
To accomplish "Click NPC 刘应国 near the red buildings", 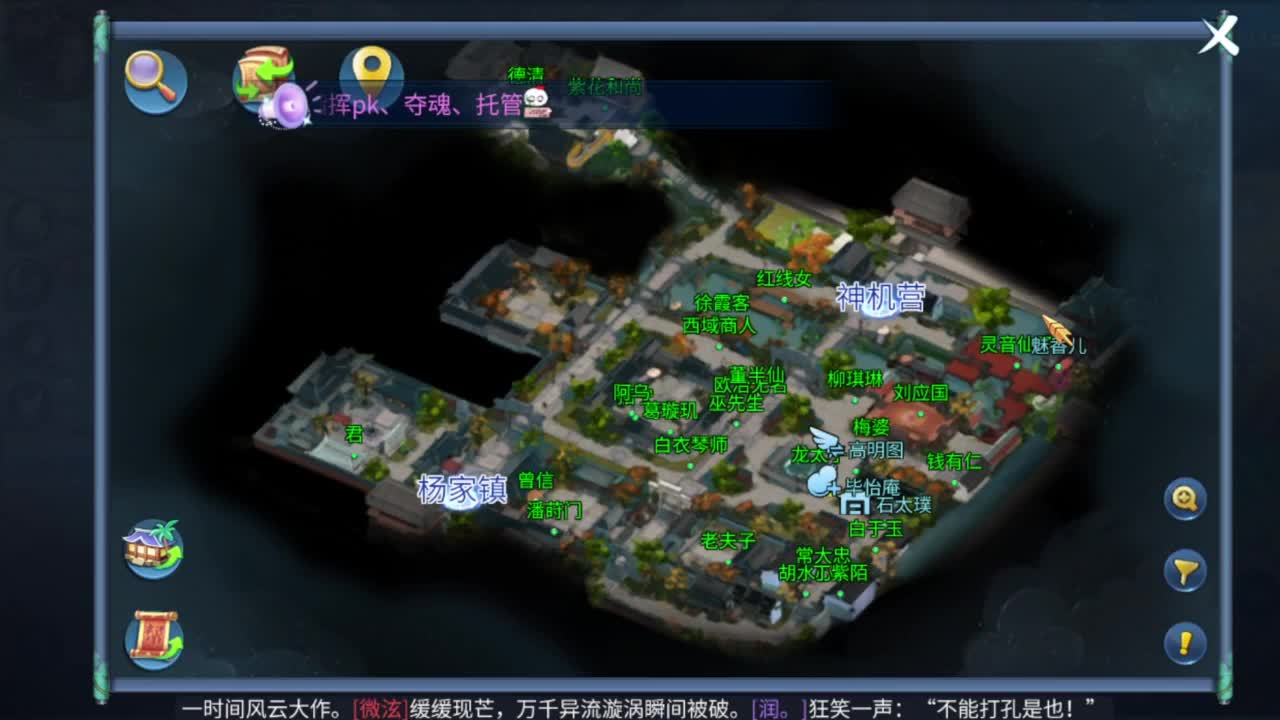I will [x=919, y=393].
